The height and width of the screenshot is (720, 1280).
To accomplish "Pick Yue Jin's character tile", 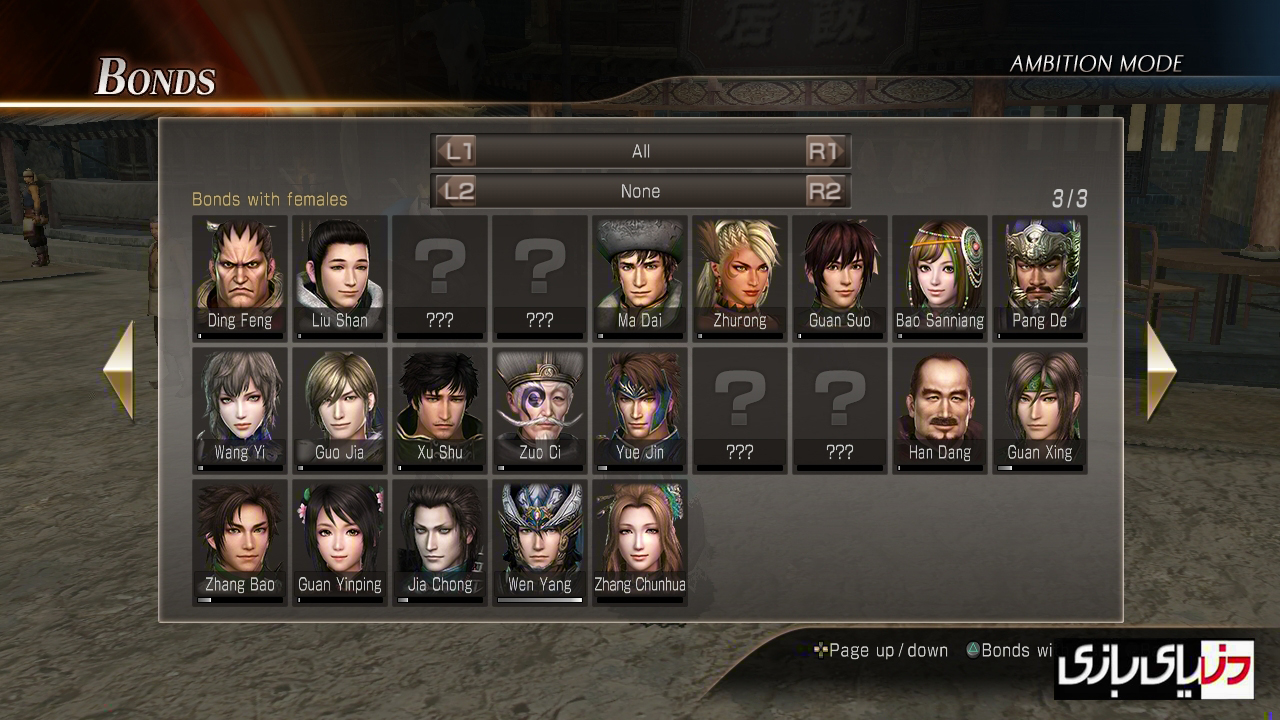I will (640, 410).
